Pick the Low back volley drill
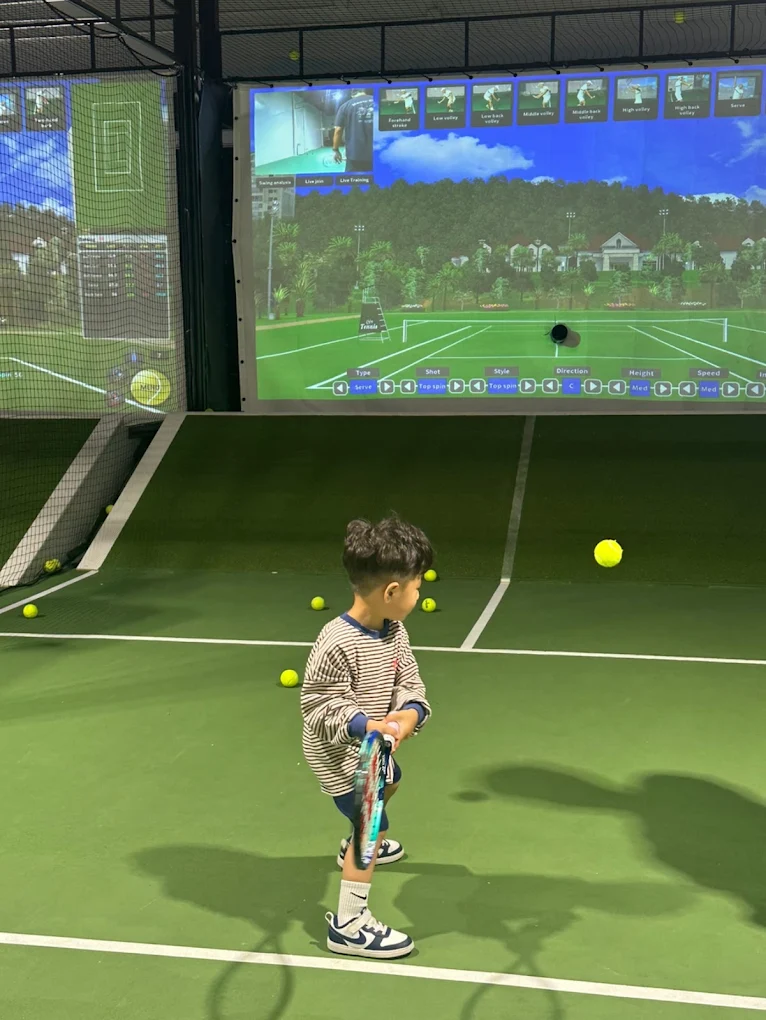 point(492,104)
